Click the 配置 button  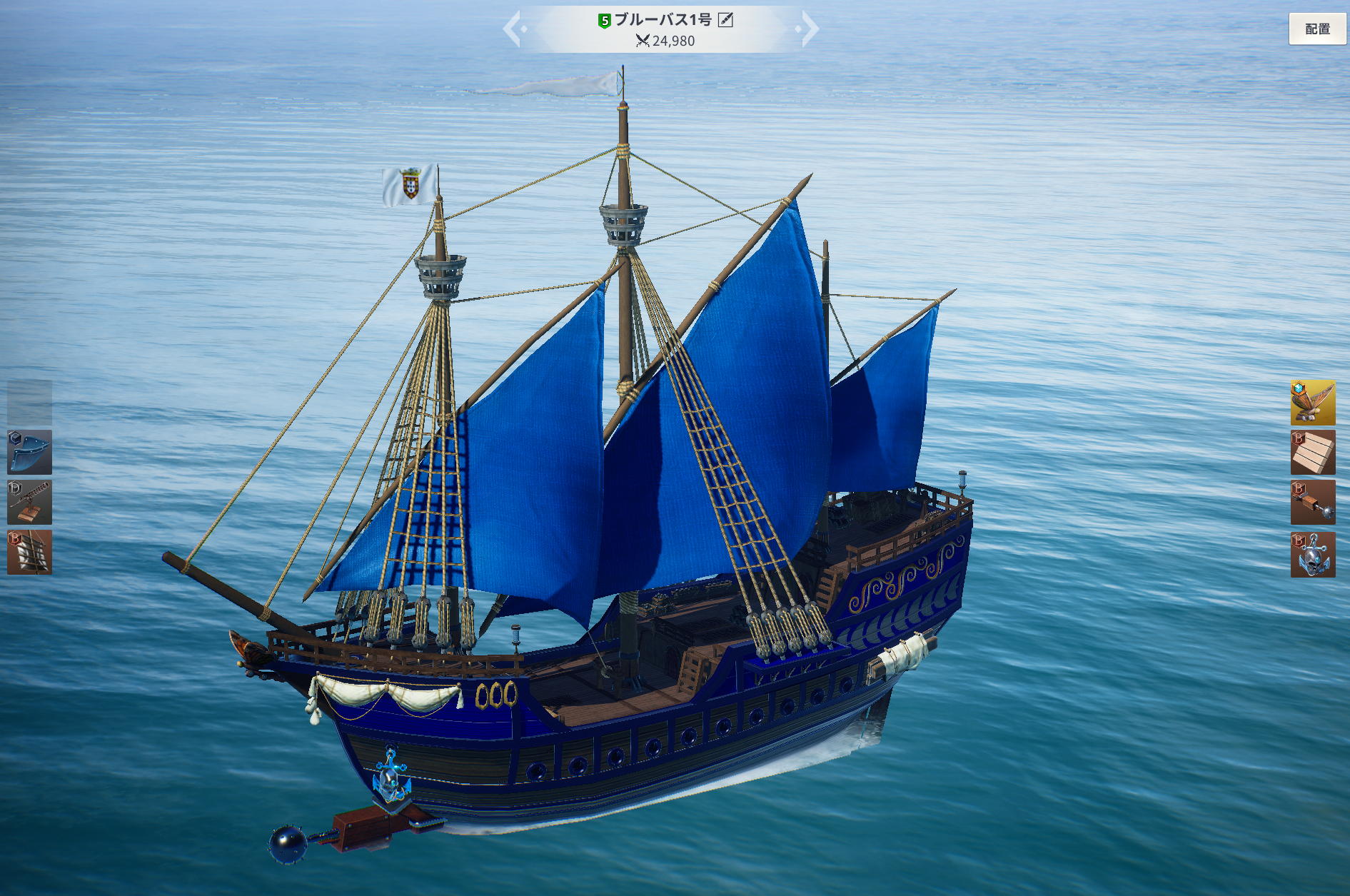point(1317,29)
